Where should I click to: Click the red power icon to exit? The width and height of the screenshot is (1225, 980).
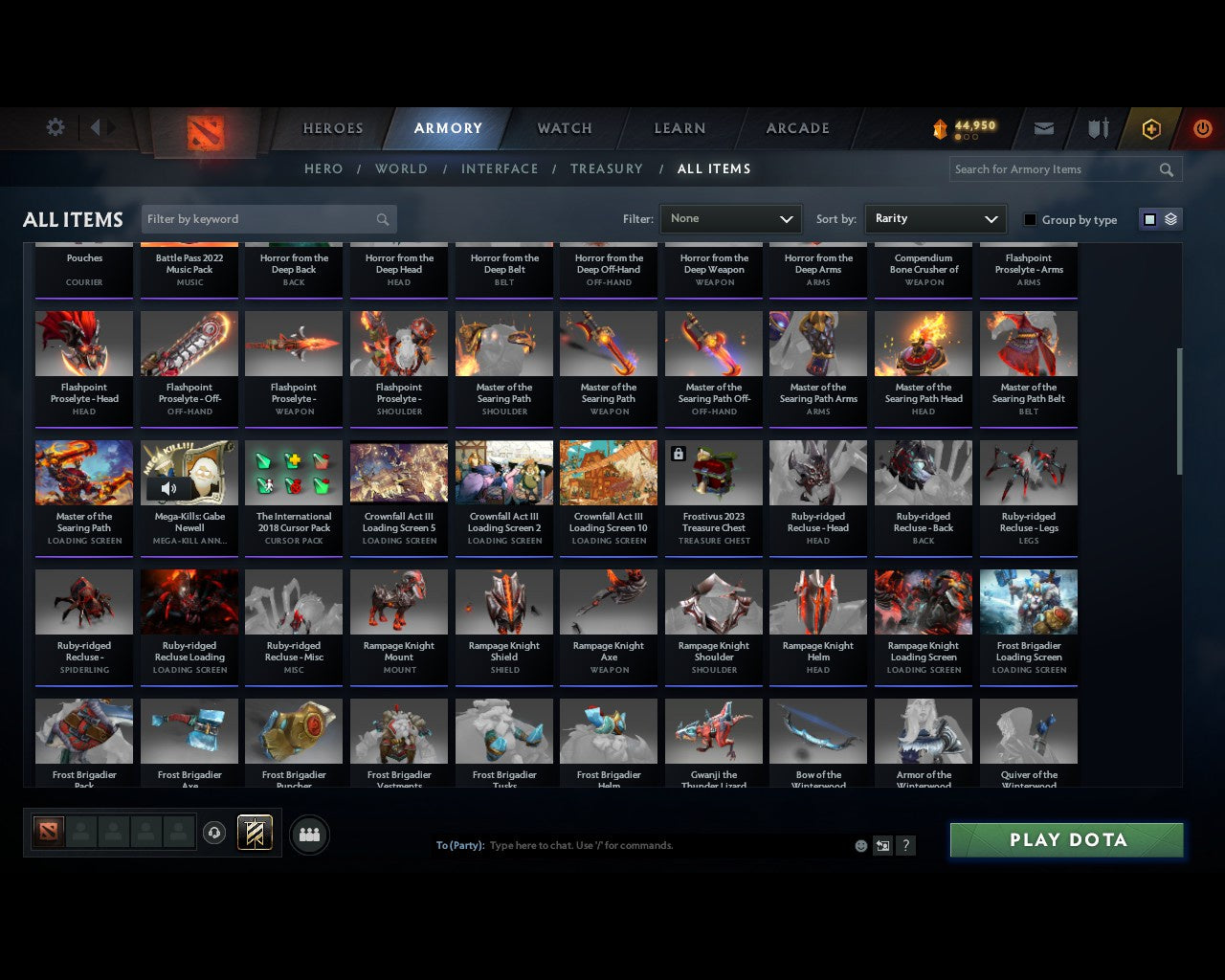1202,127
